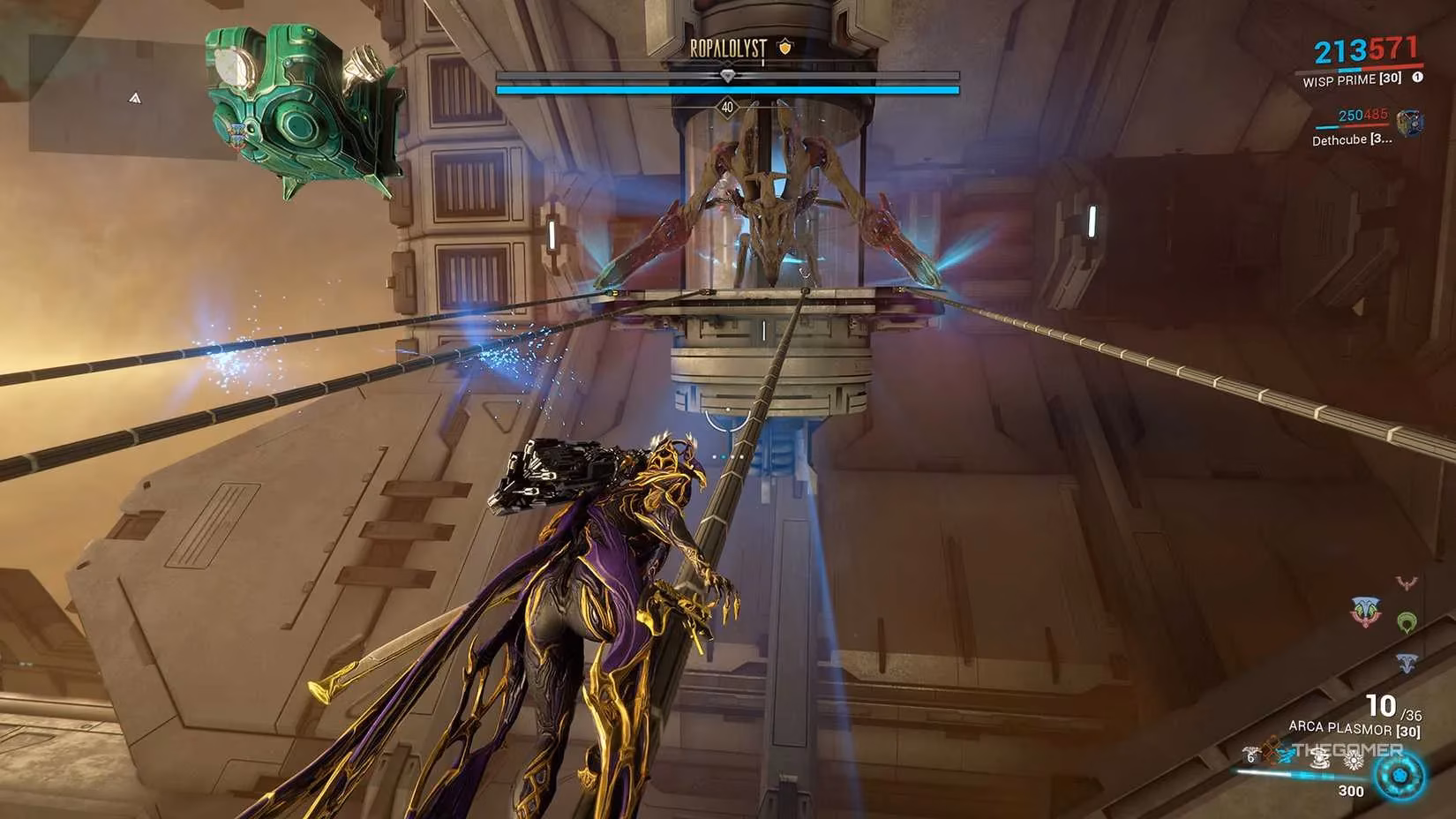The height and width of the screenshot is (819, 1456).
Task: Activate the glowing circular ability icon
Action: (x=1399, y=776)
